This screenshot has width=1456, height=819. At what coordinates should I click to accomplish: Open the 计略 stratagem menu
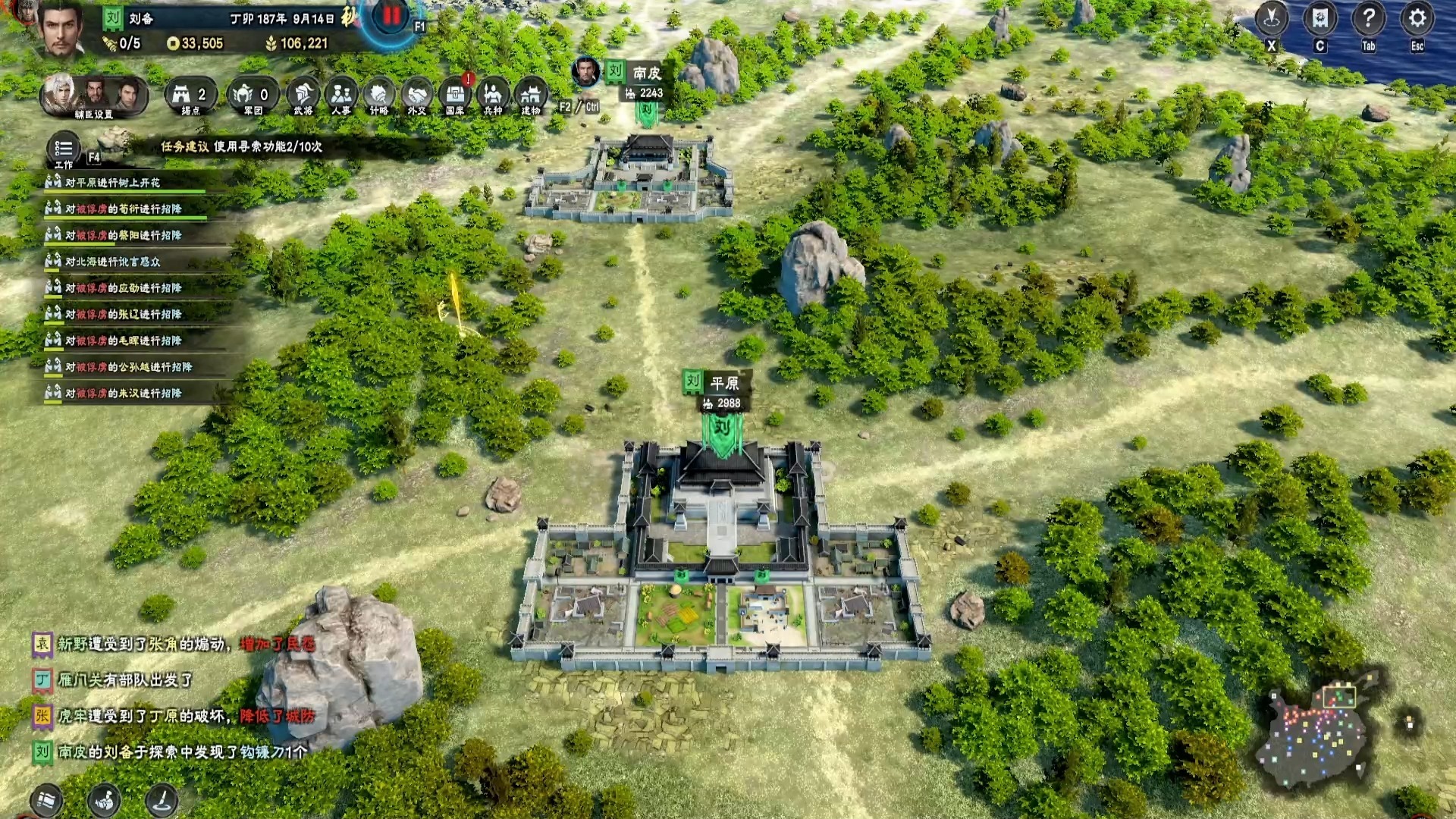coord(378,96)
